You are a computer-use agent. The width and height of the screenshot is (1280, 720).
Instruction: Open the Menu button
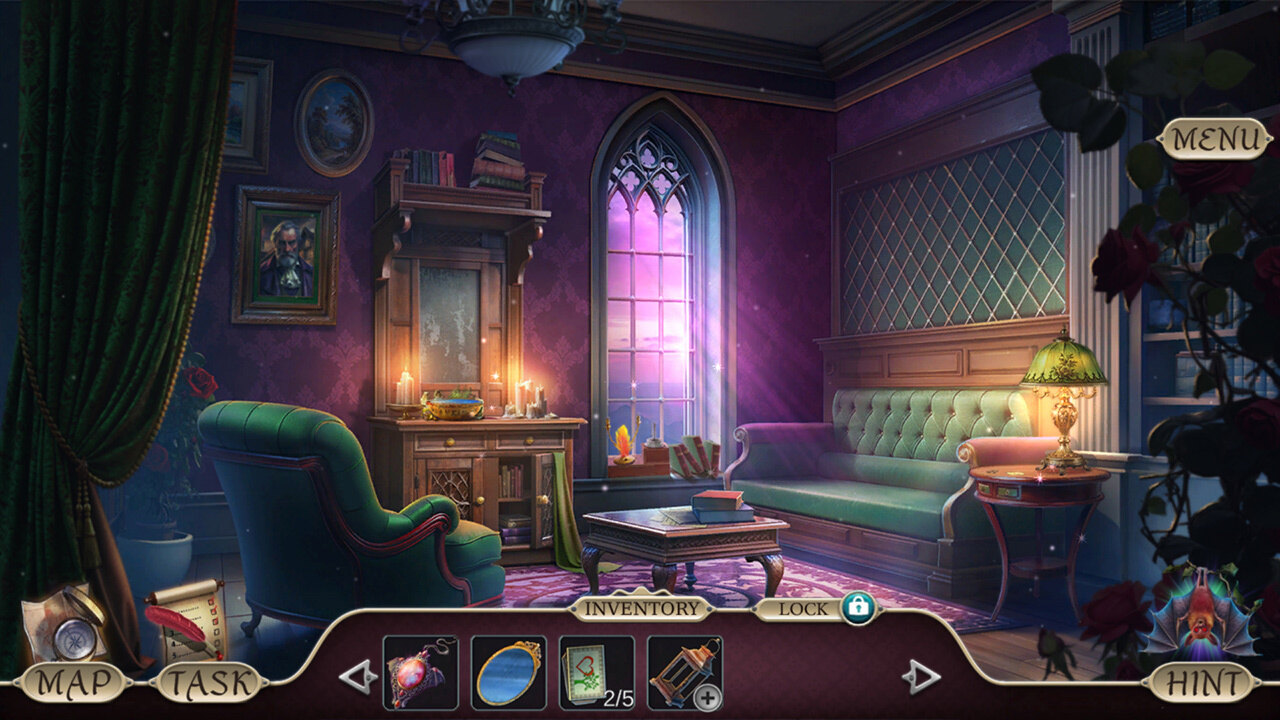coord(1215,140)
